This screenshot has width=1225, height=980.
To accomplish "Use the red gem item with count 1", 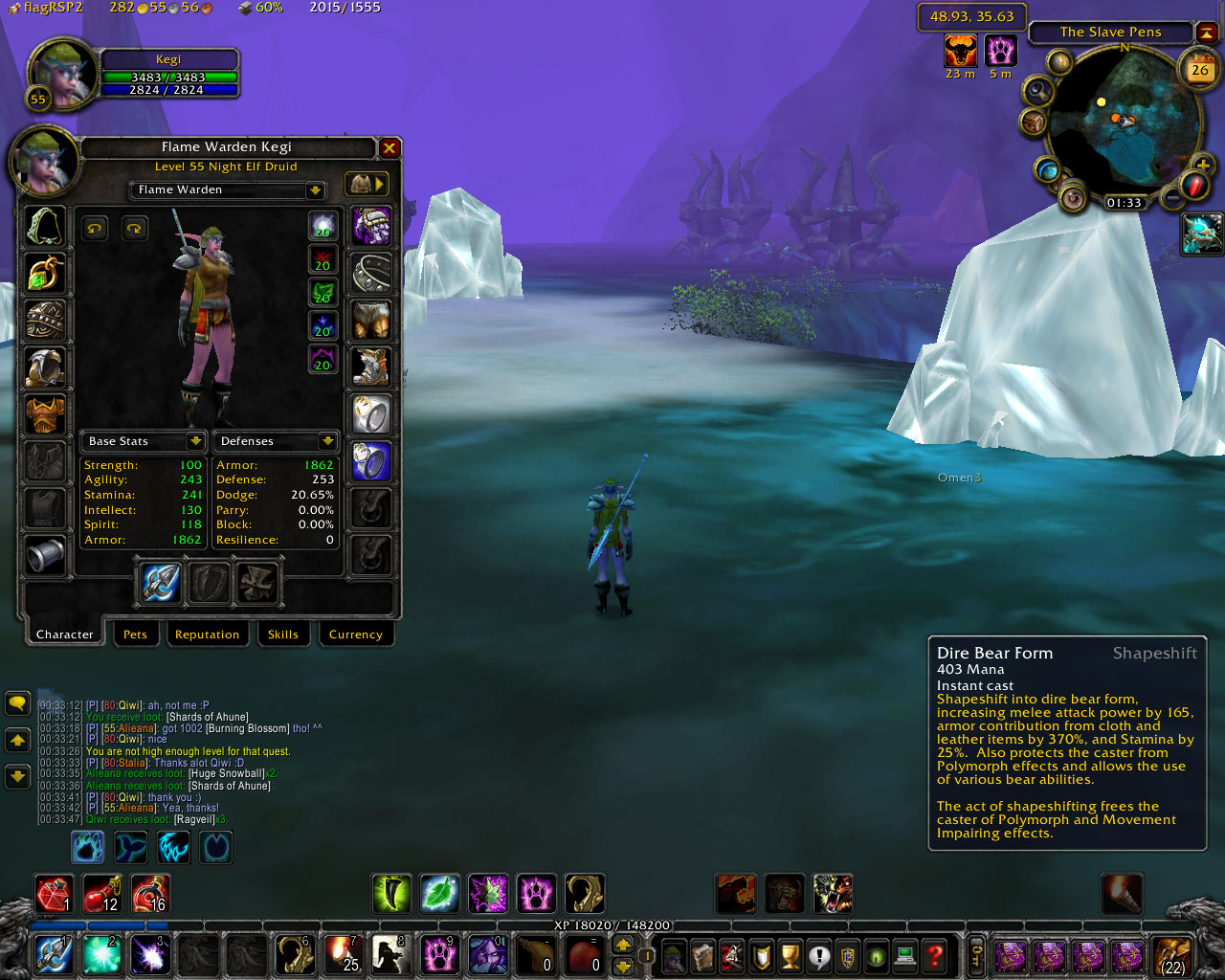I will coord(54,894).
